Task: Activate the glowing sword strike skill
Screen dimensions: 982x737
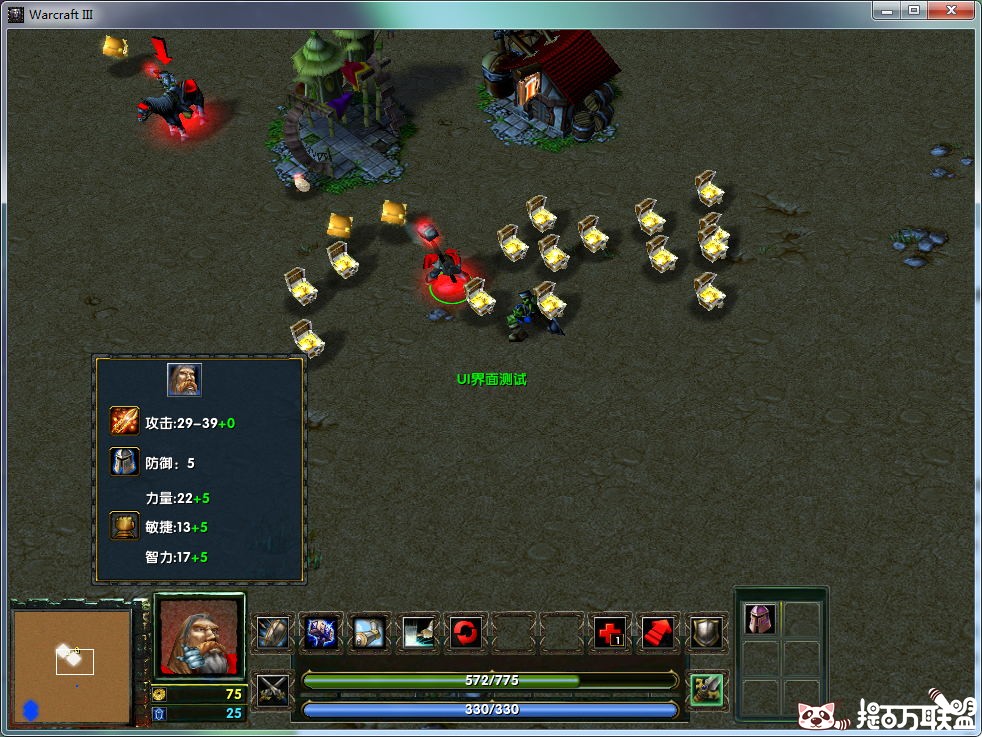Action: pos(416,632)
